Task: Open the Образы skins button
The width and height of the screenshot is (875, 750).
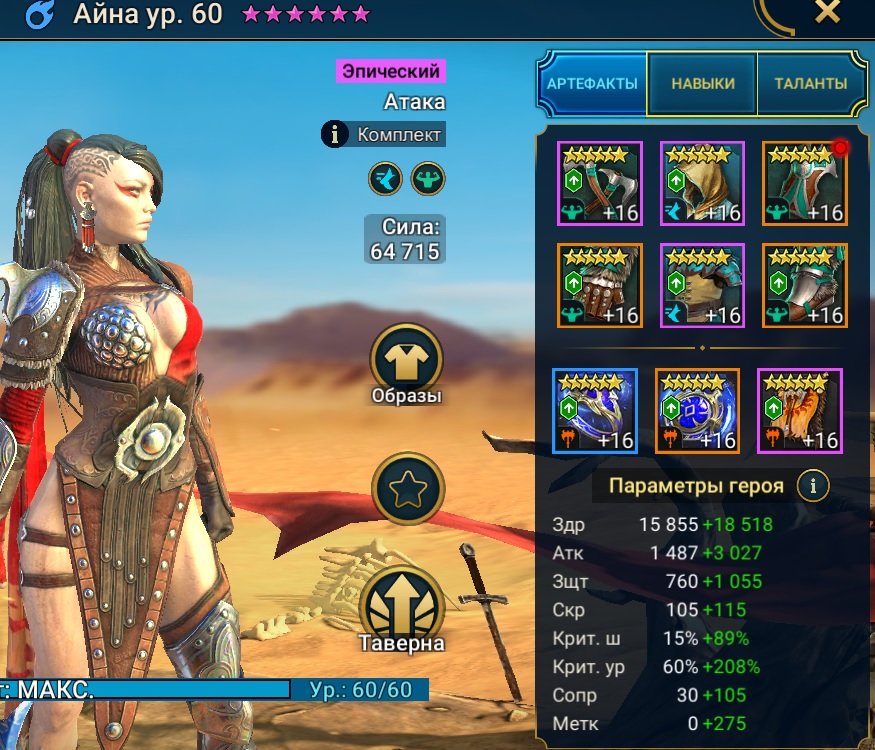Action: [406, 360]
